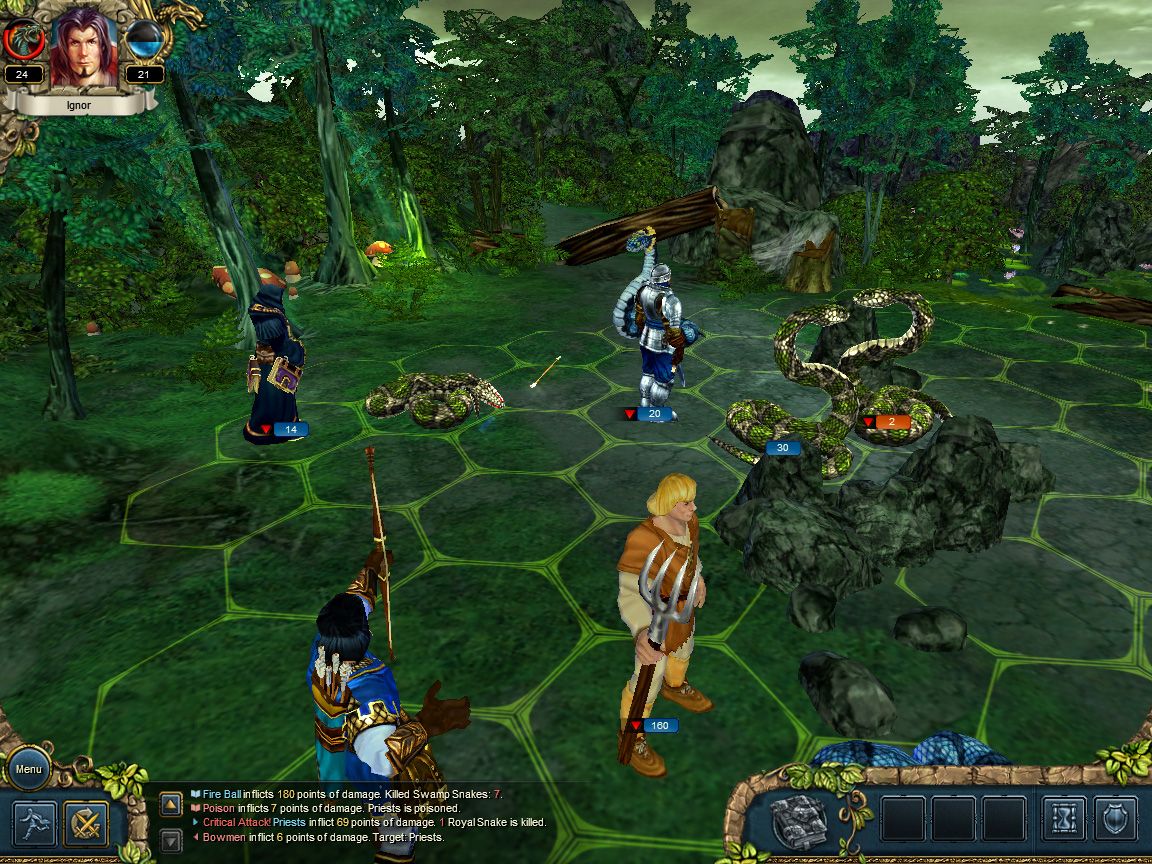1152x864 pixels.
Task: Click the combat log down arrow button
Action: click(171, 840)
